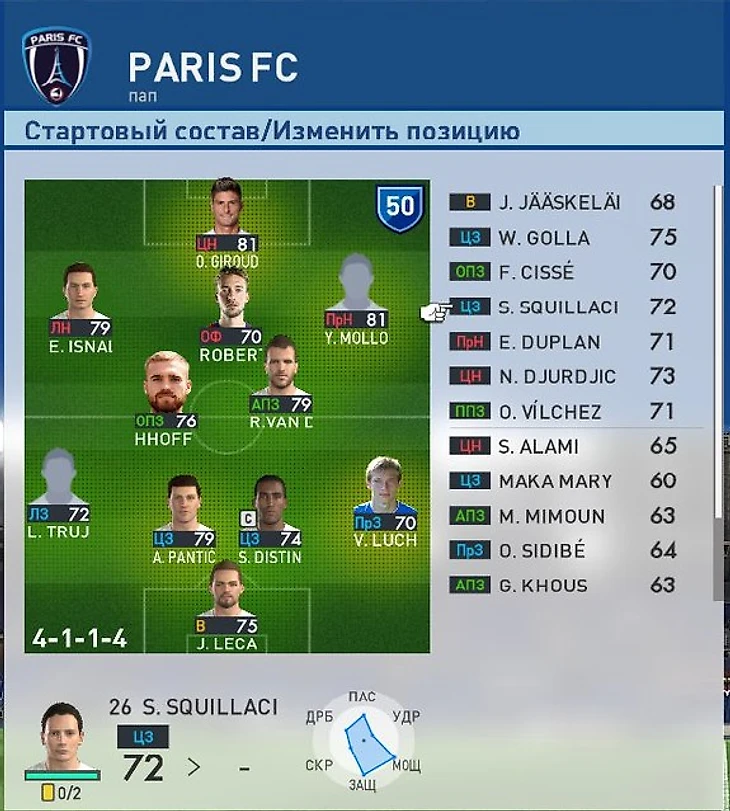
Task: Select striker O. Giroud on the pitch
Action: 228,222
